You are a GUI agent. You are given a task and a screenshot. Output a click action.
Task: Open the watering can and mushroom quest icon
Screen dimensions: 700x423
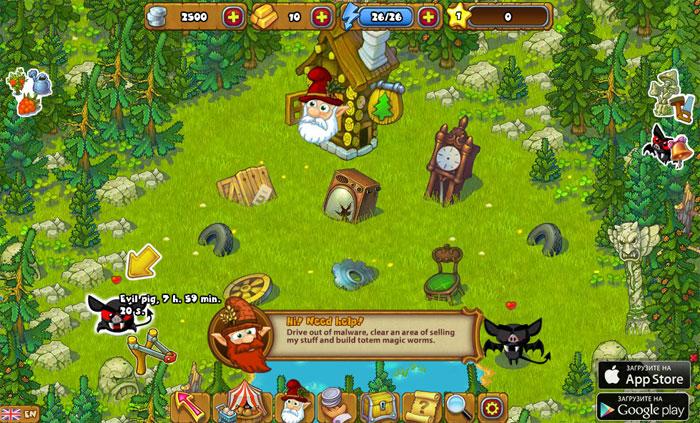pos(27,88)
